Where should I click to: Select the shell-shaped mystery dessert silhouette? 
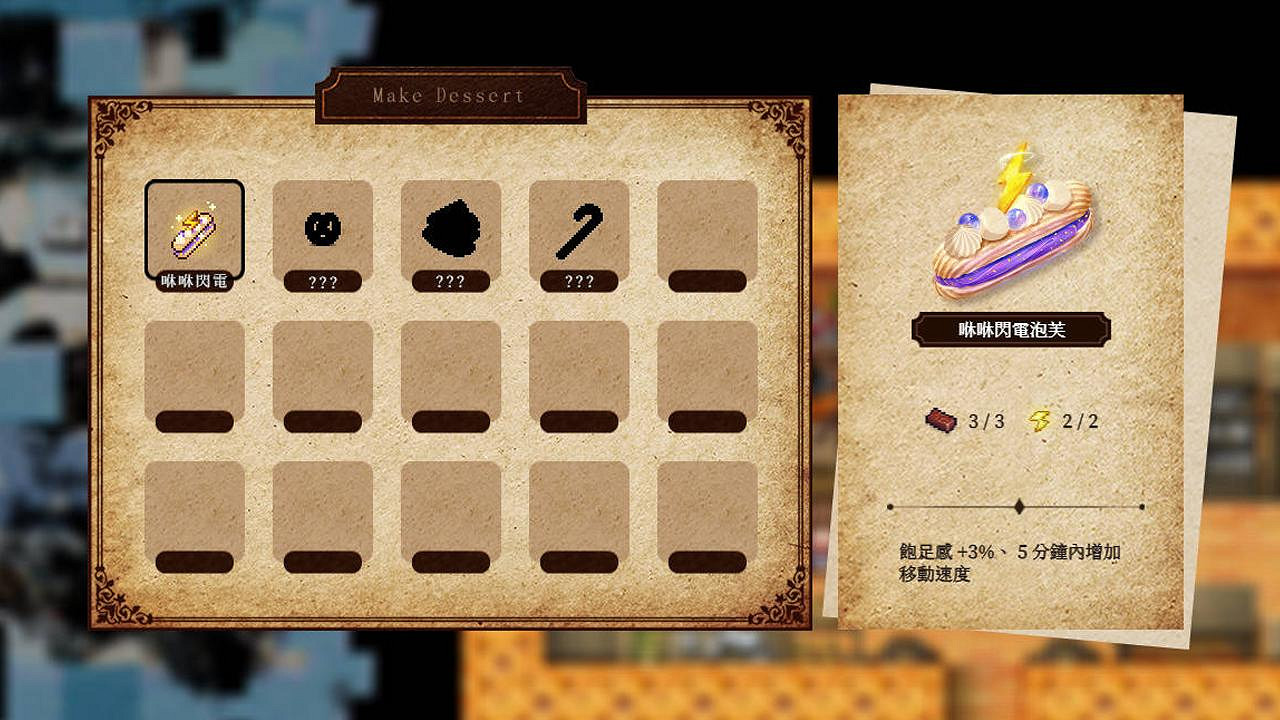(x=450, y=227)
